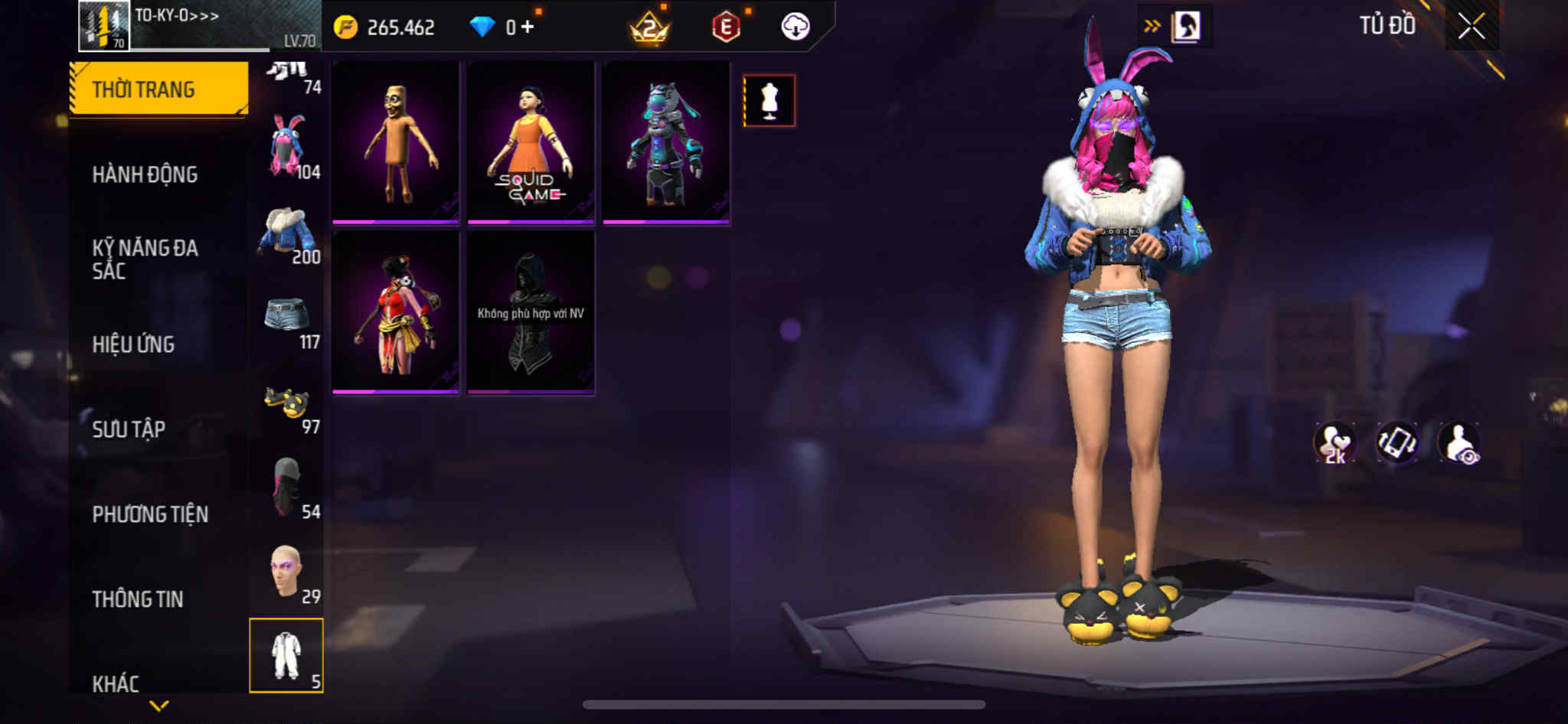Open the HIỆU ỨNG section

tap(133, 344)
